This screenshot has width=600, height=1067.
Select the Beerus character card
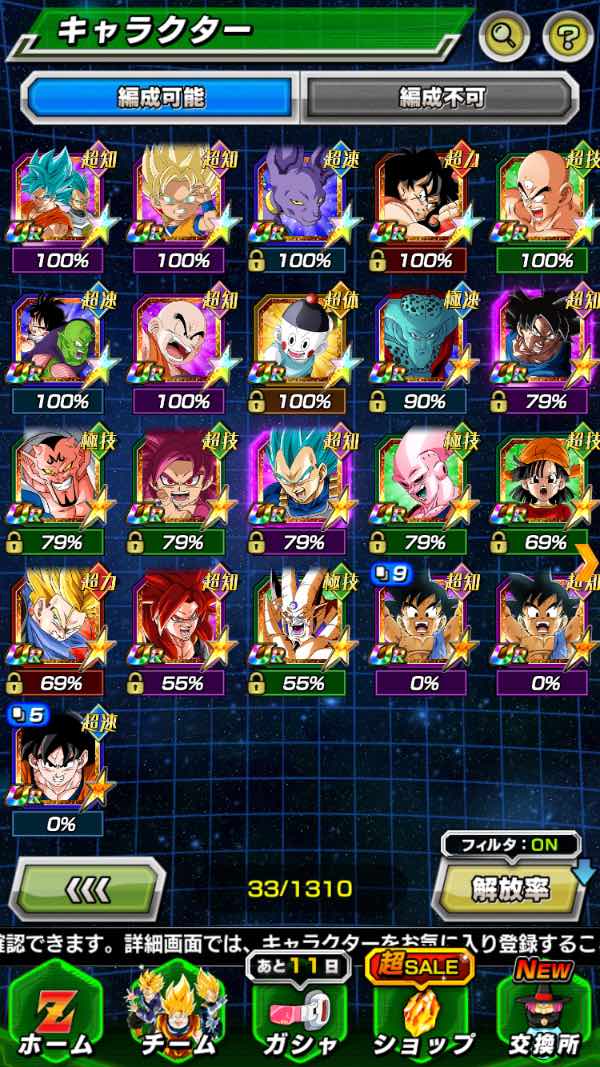[298, 200]
